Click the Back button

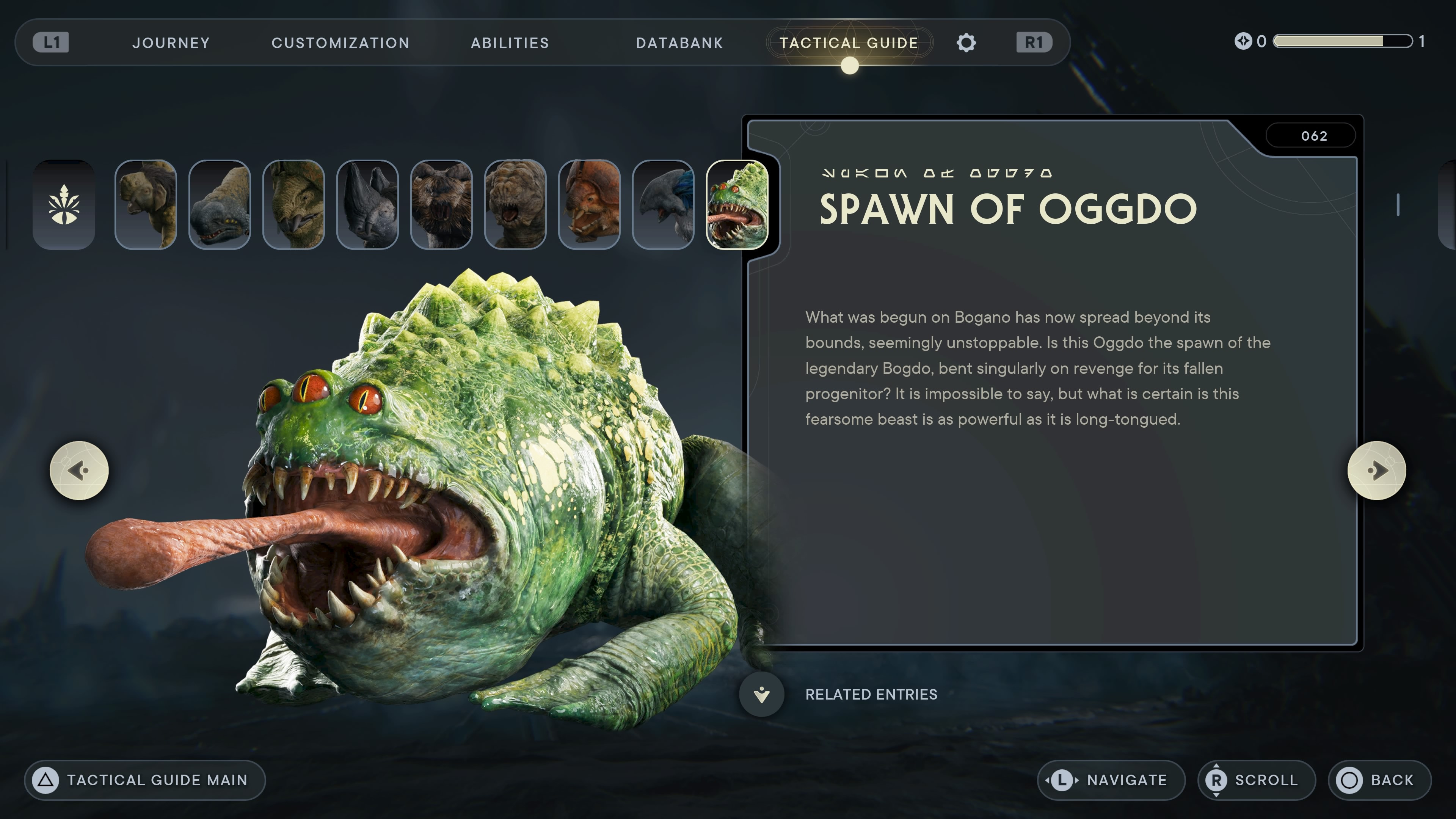(x=1379, y=780)
